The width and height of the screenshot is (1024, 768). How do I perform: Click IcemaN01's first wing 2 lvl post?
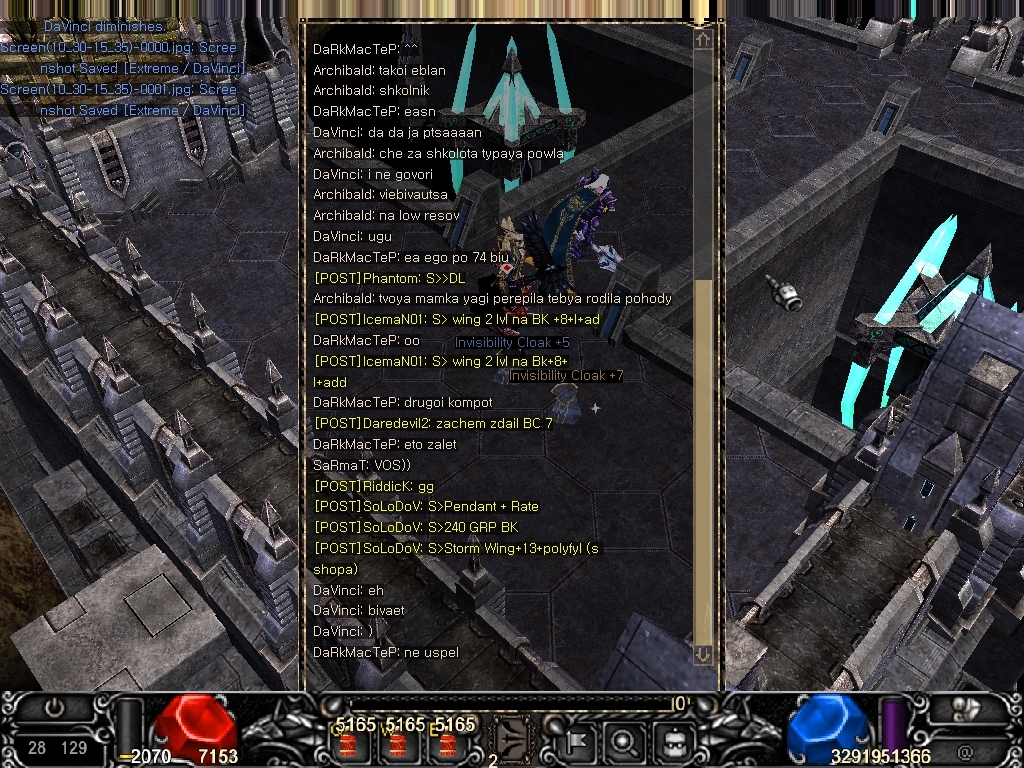click(x=456, y=319)
